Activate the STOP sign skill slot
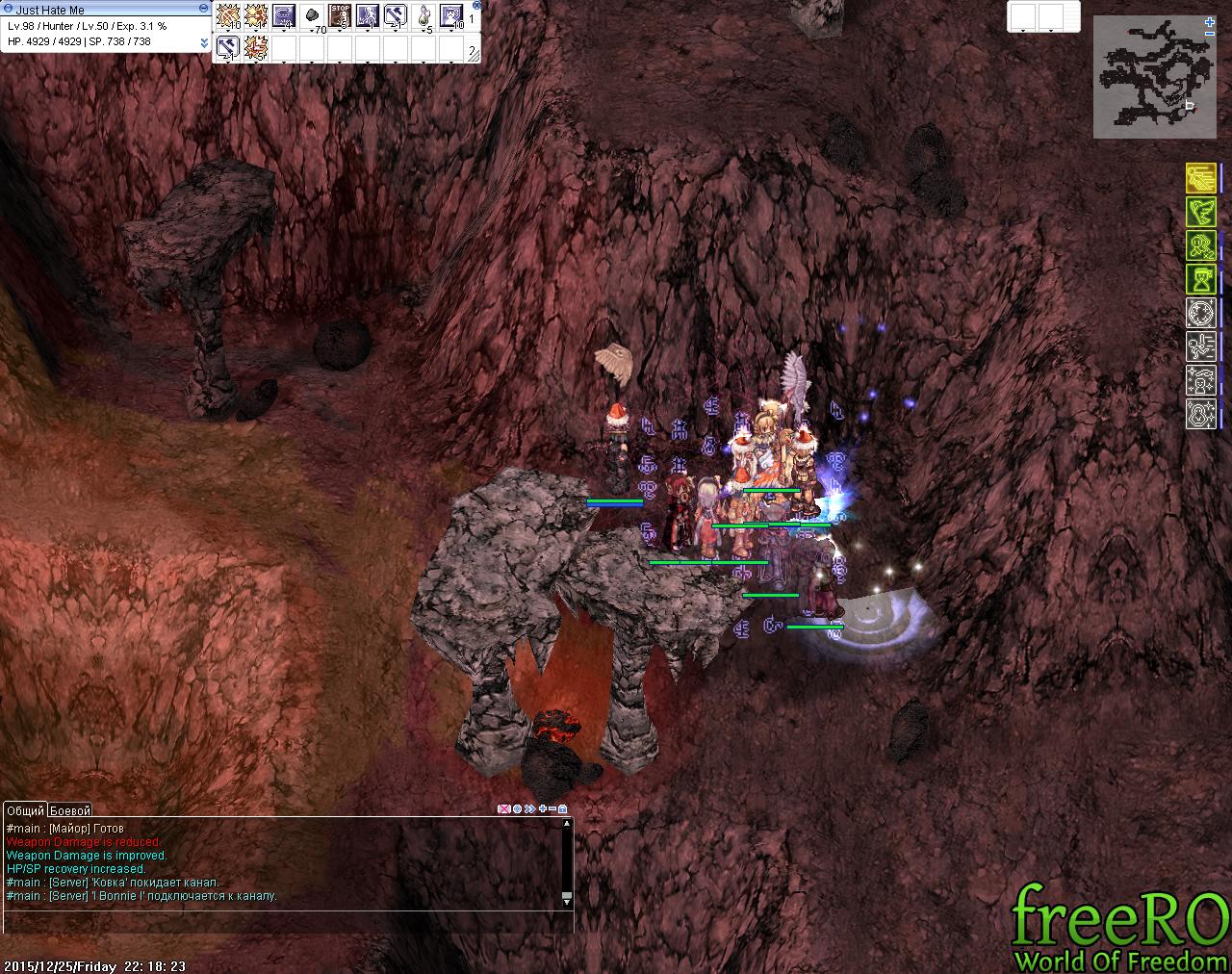The width and height of the screenshot is (1232, 974). click(x=341, y=15)
